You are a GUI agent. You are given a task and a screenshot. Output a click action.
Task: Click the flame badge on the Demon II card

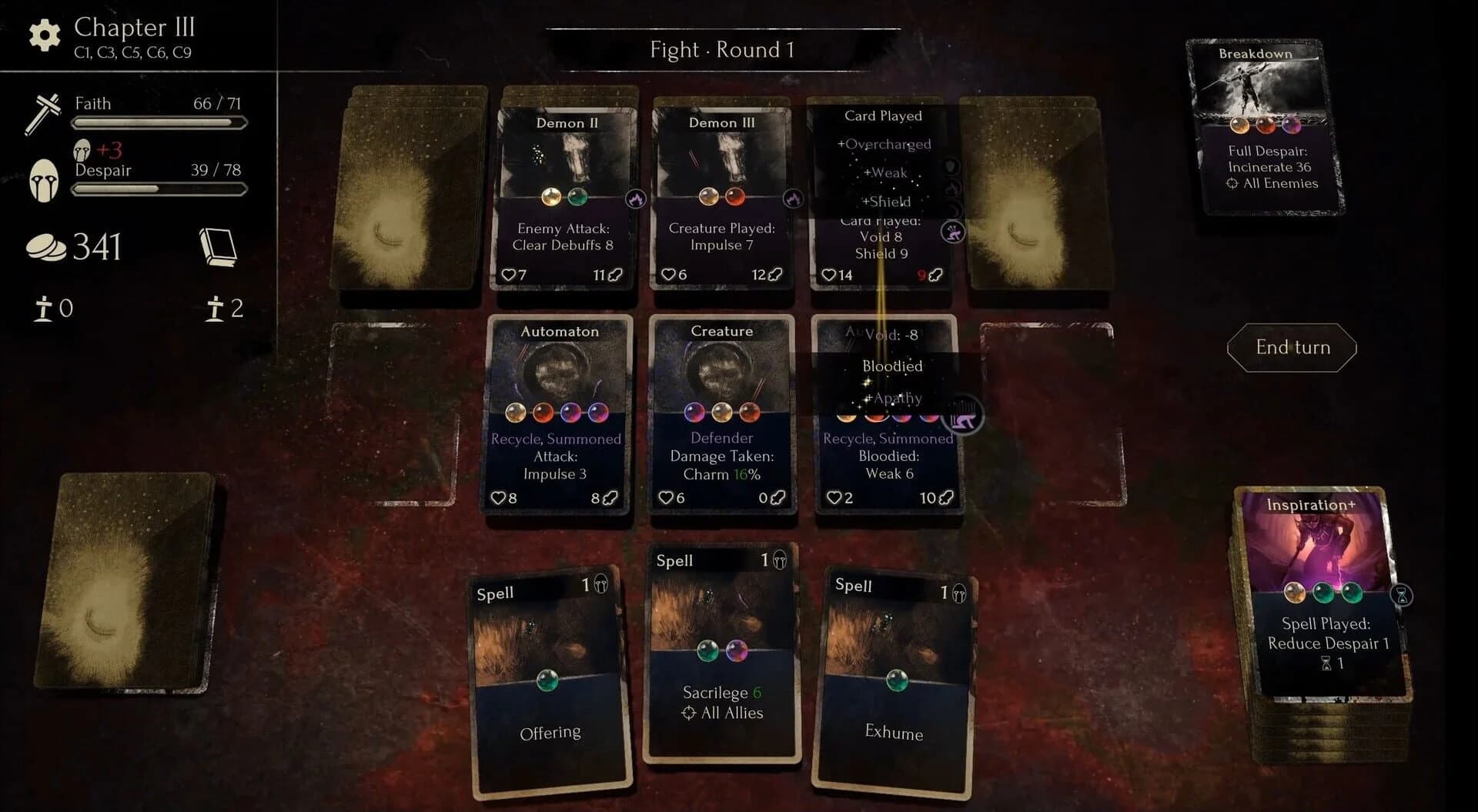637,199
